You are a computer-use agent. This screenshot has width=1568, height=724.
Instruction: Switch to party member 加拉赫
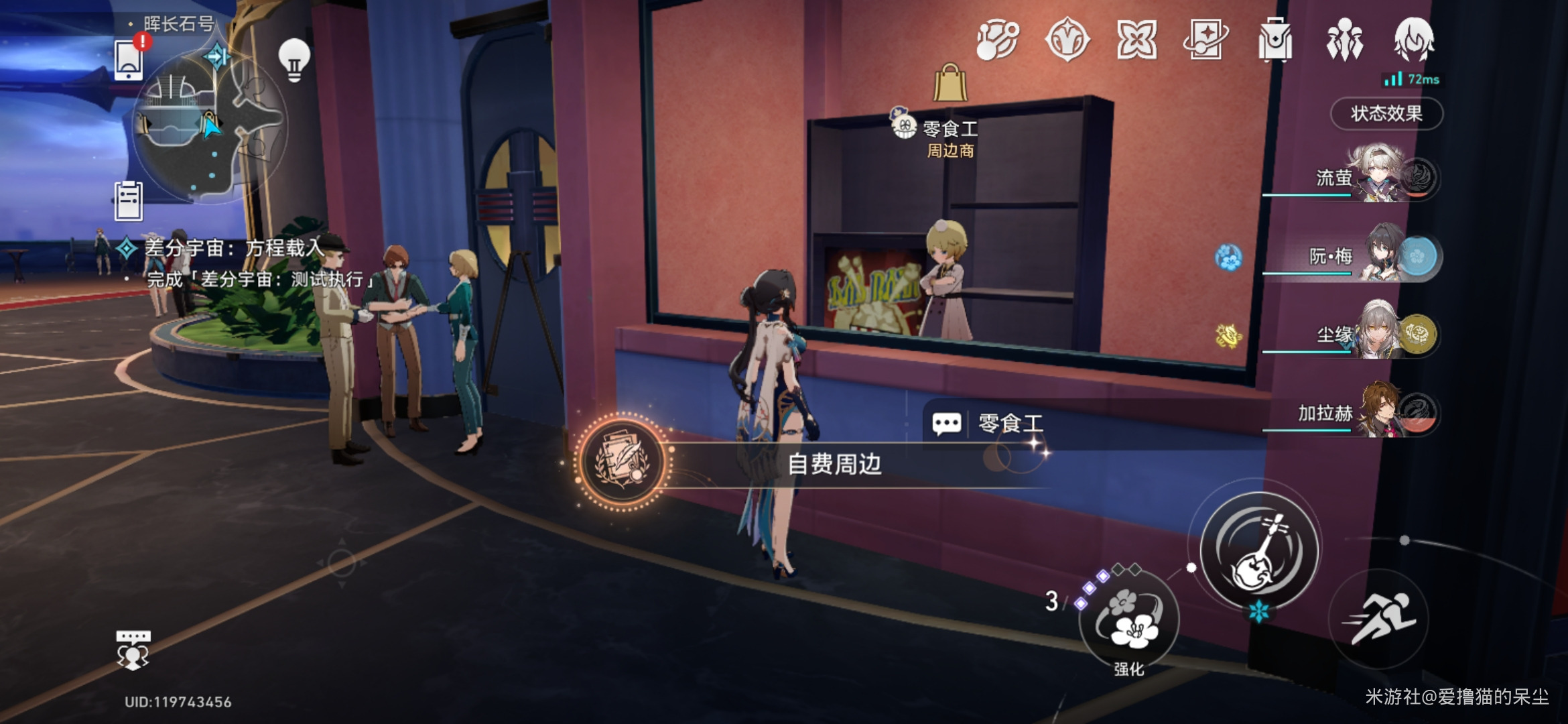[x=1380, y=412]
